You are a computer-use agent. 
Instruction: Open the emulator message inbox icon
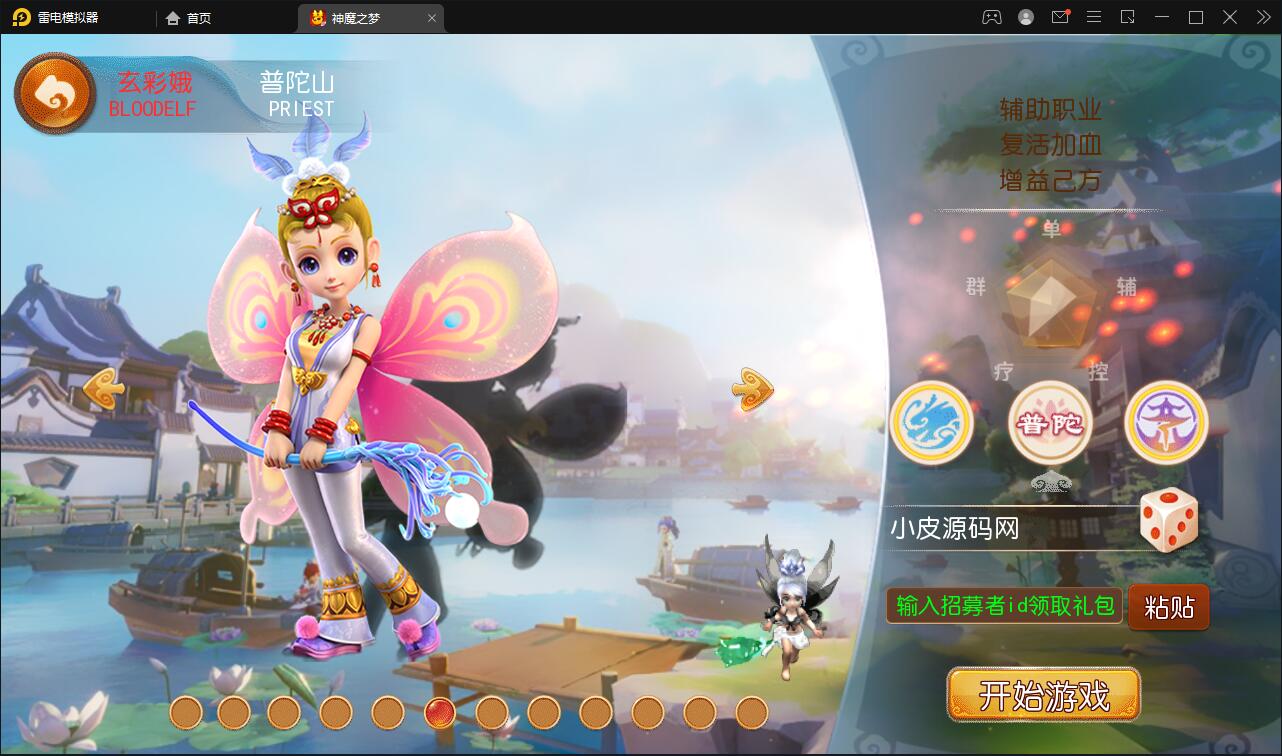[1060, 17]
